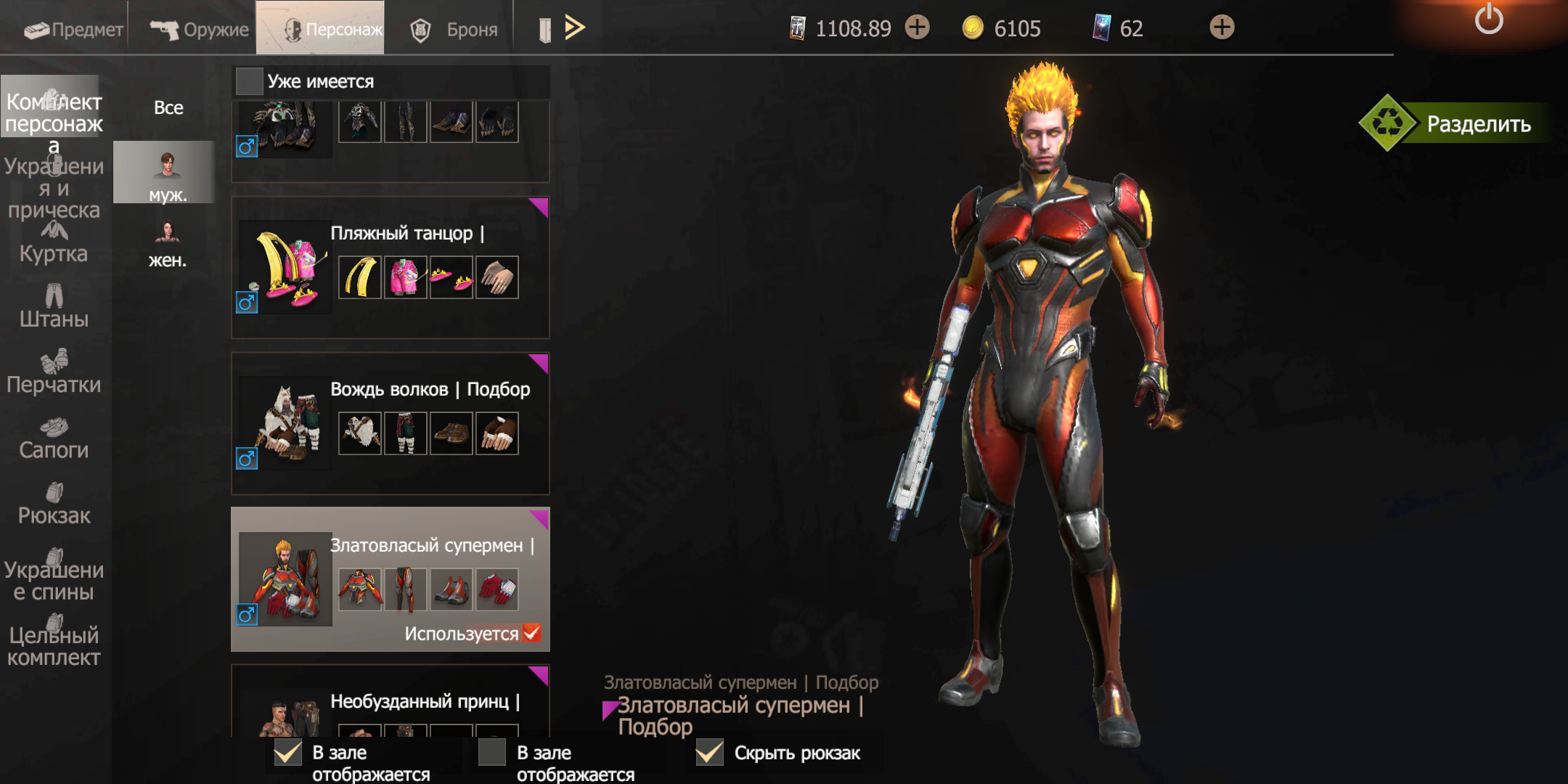This screenshot has height=784, width=1568.
Task: Show all genders with Все filter
Action: click(x=168, y=107)
